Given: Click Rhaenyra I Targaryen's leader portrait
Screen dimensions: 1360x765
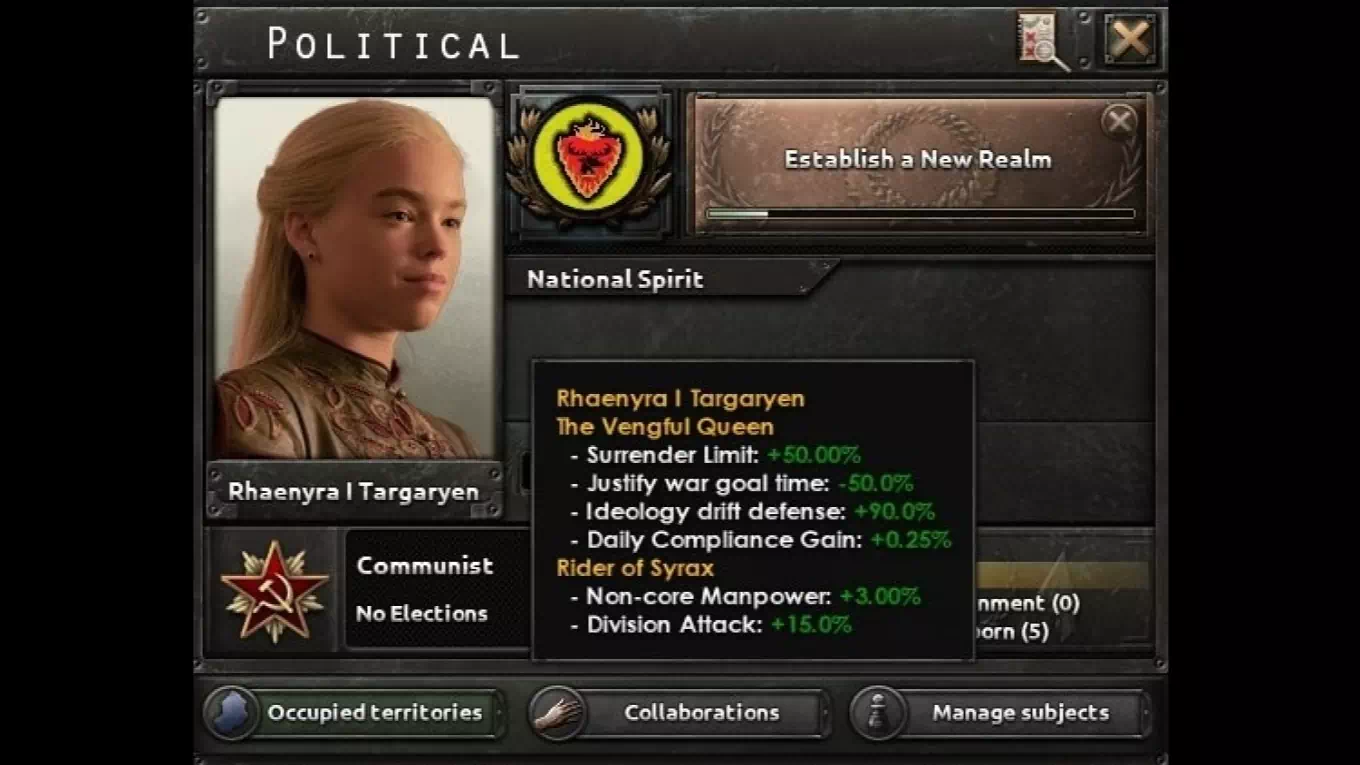Looking at the screenshot, I should (x=355, y=277).
